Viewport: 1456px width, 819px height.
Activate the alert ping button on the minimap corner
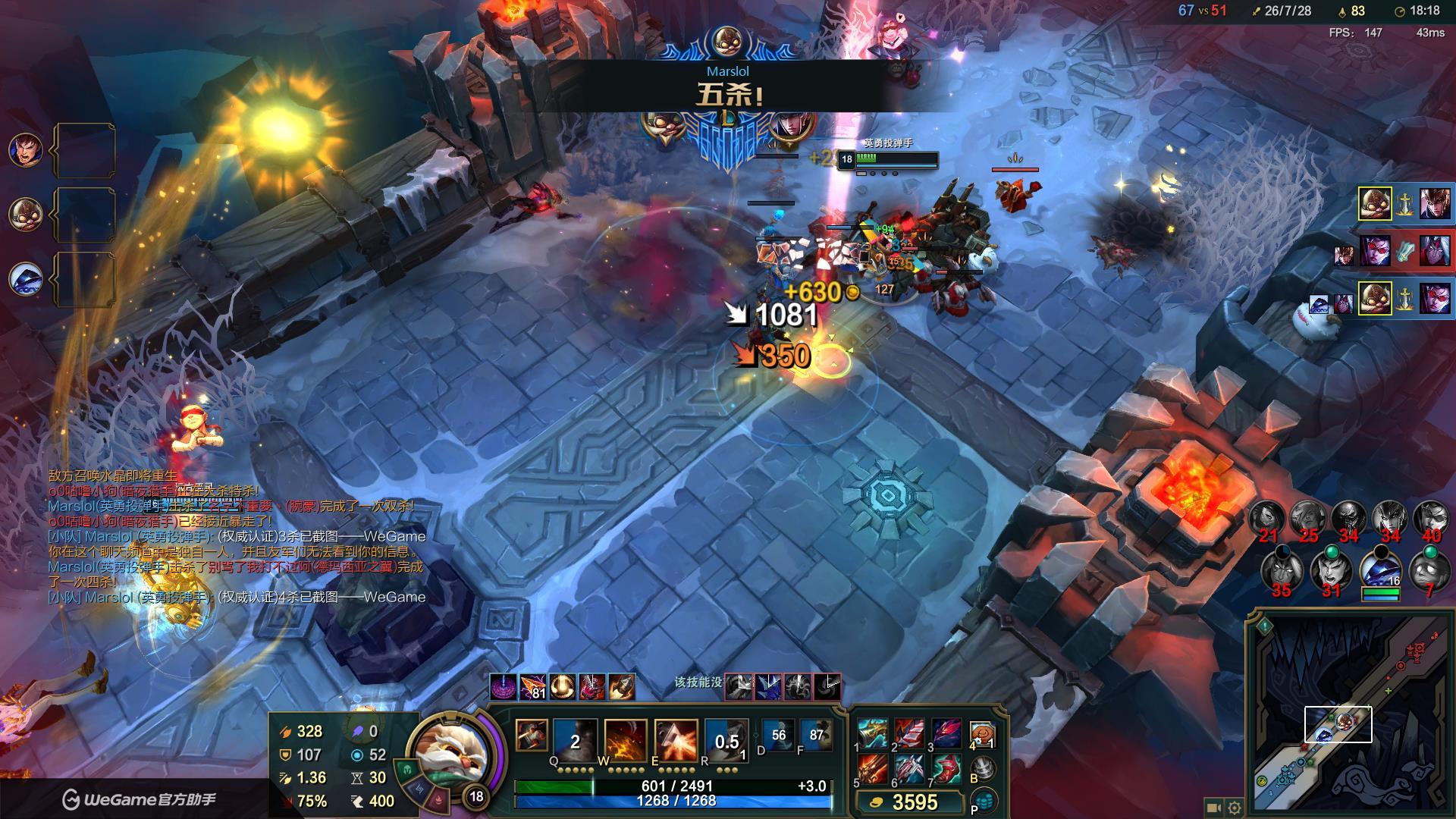click(x=1264, y=626)
